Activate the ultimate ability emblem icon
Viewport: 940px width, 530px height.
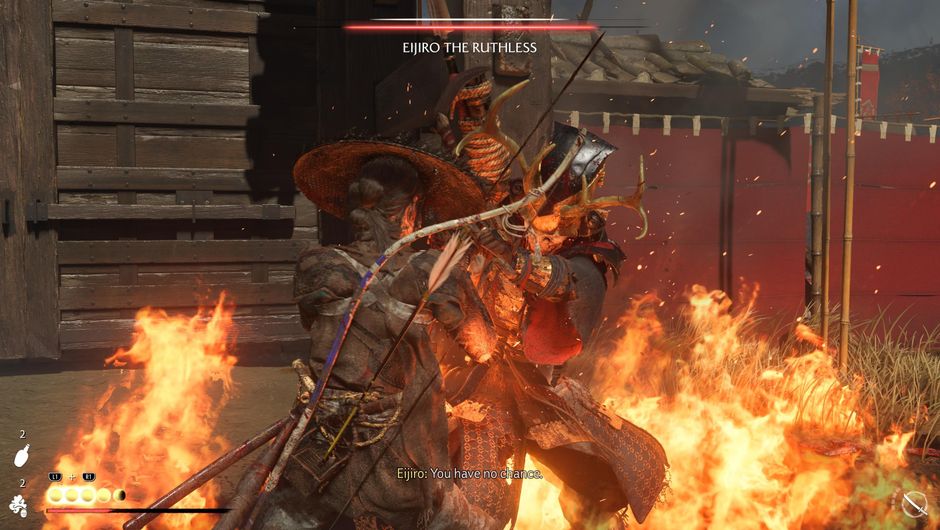tap(19, 503)
